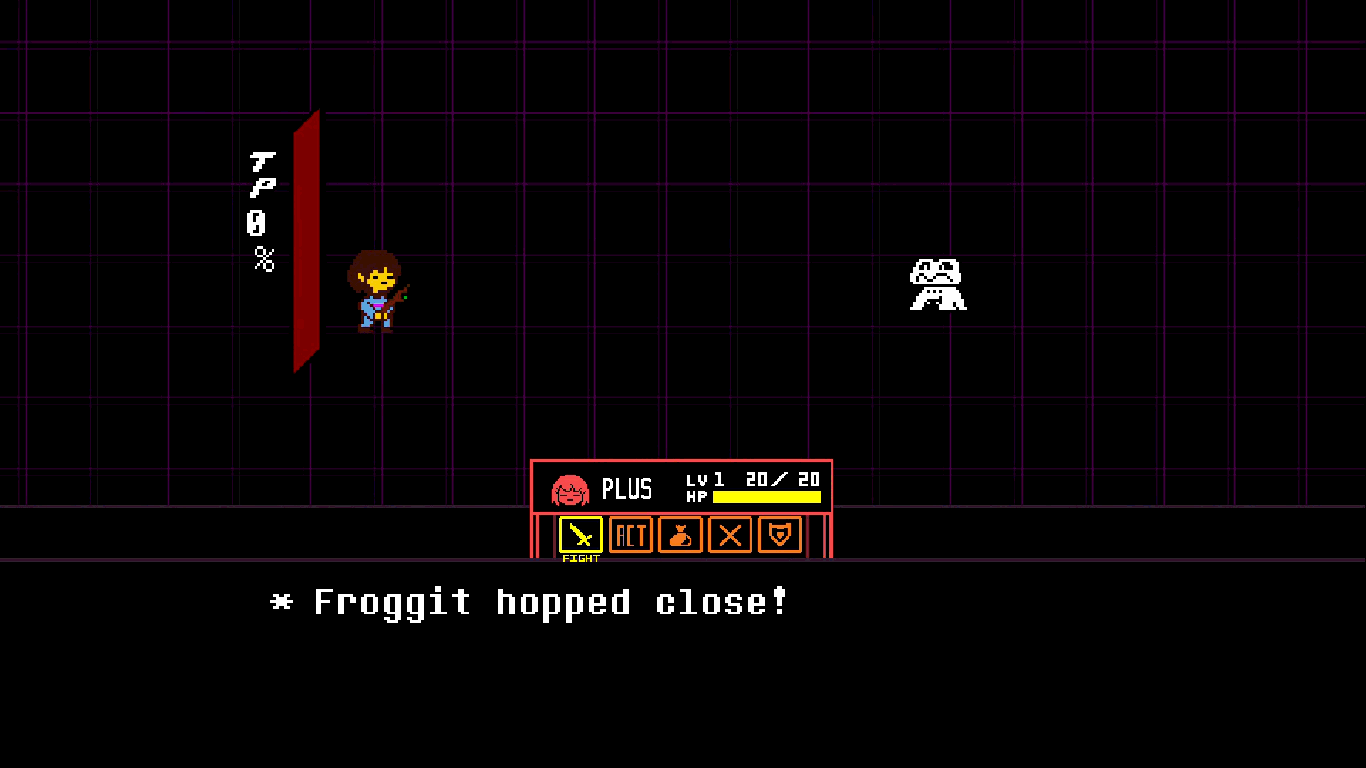Select the ITEM bag icon
1366x768 pixels.
coord(680,535)
